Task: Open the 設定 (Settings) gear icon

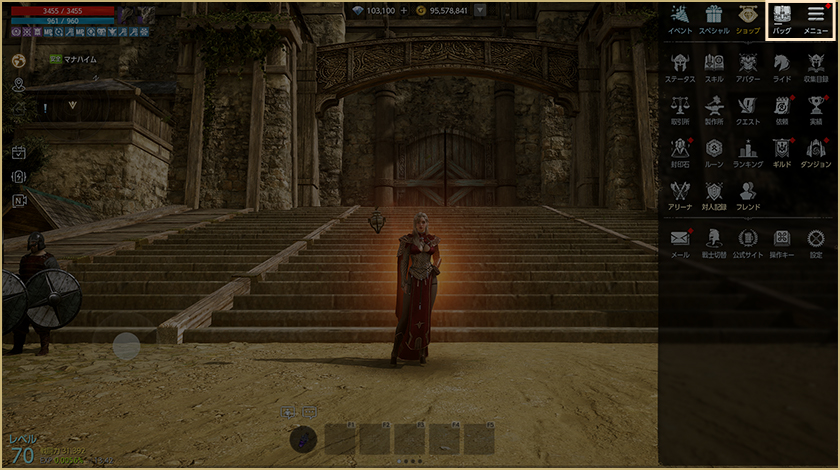Action: click(816, 241)
